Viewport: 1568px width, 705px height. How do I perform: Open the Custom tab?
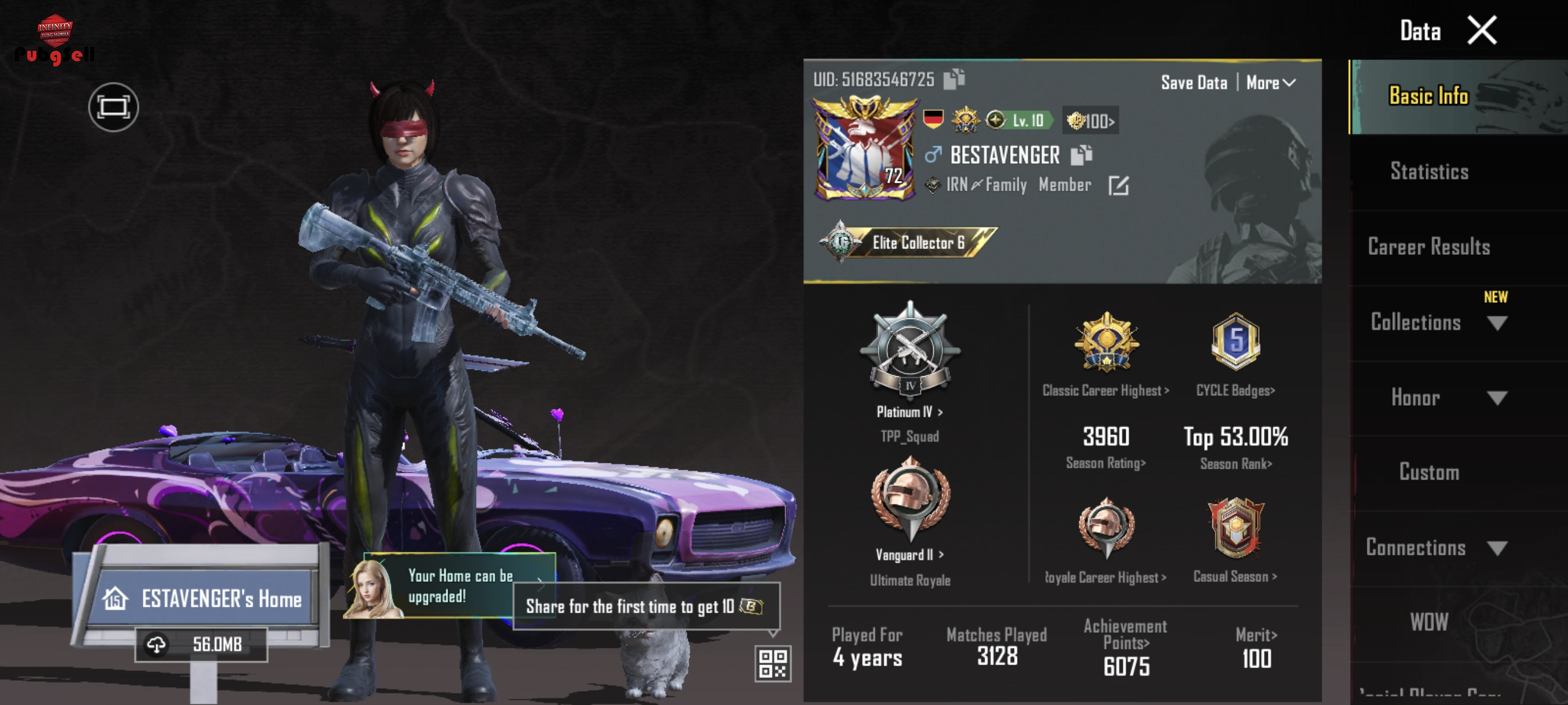coord(1429,472)
